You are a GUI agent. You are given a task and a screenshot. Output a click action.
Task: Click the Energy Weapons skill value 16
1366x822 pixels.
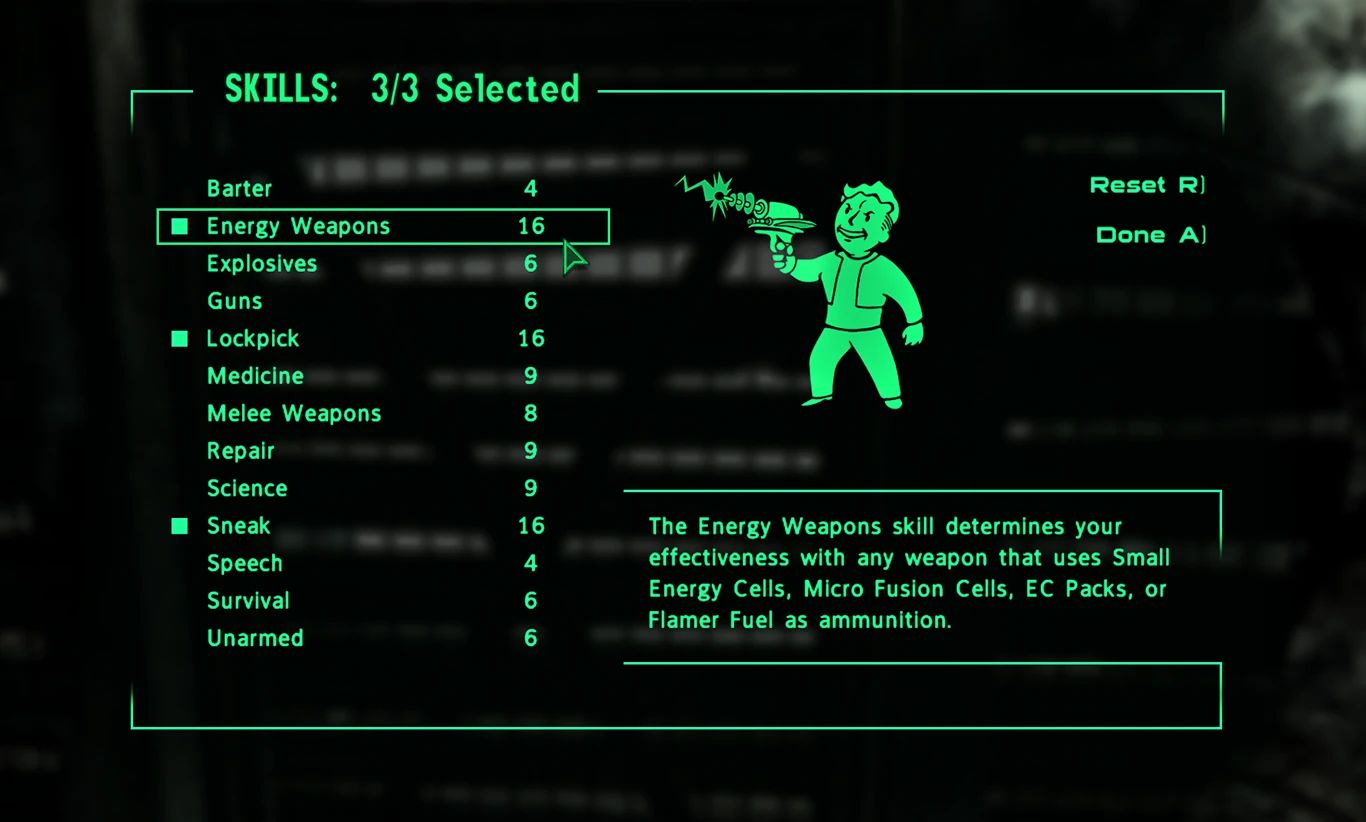tap(531, 226)
